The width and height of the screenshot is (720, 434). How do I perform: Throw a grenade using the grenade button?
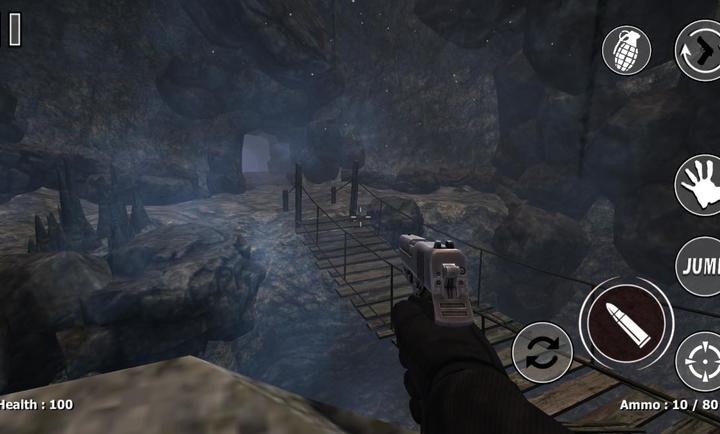click(626, 50)
